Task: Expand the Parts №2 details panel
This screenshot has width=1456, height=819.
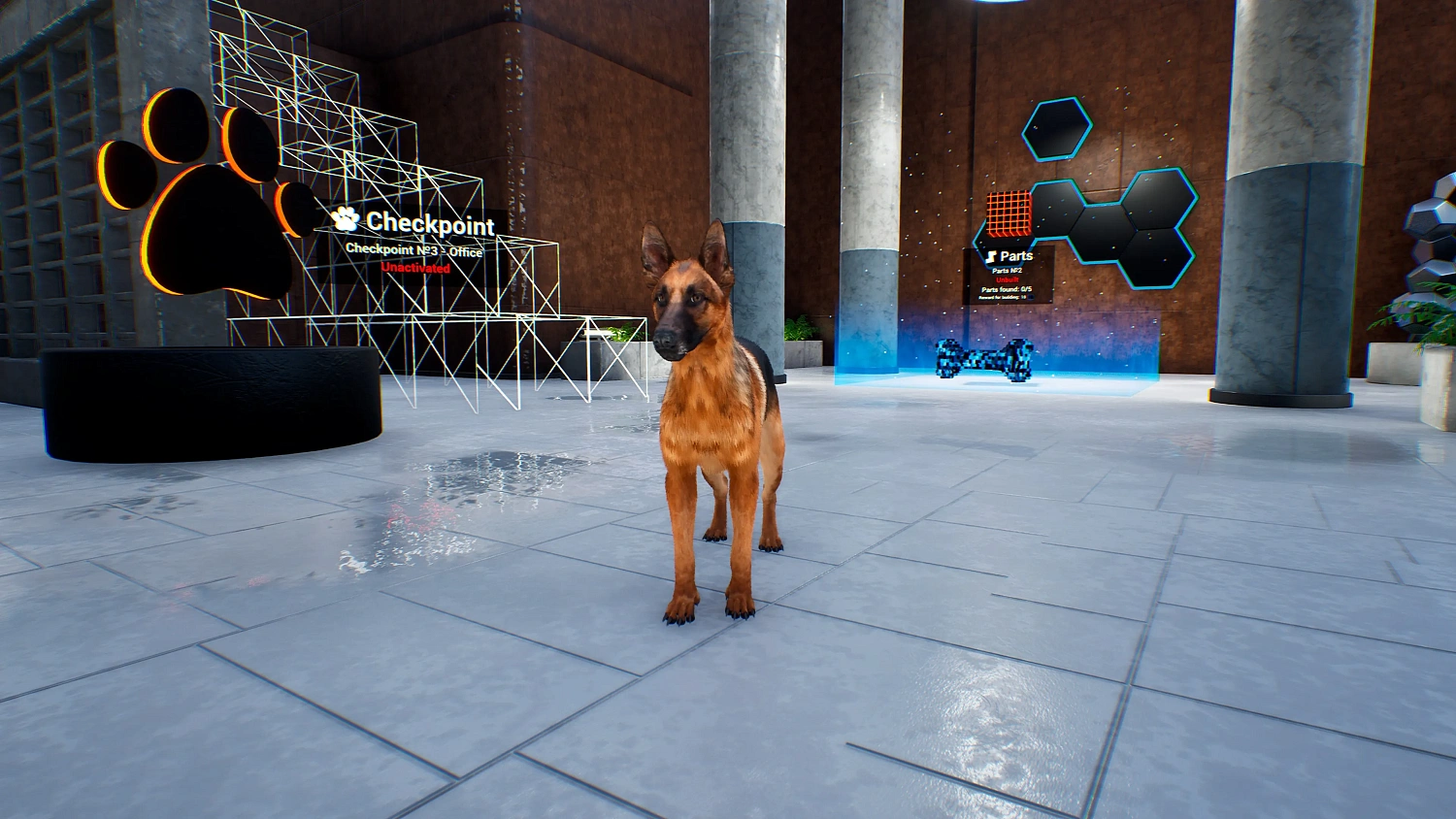Action: coord(1008,270)
